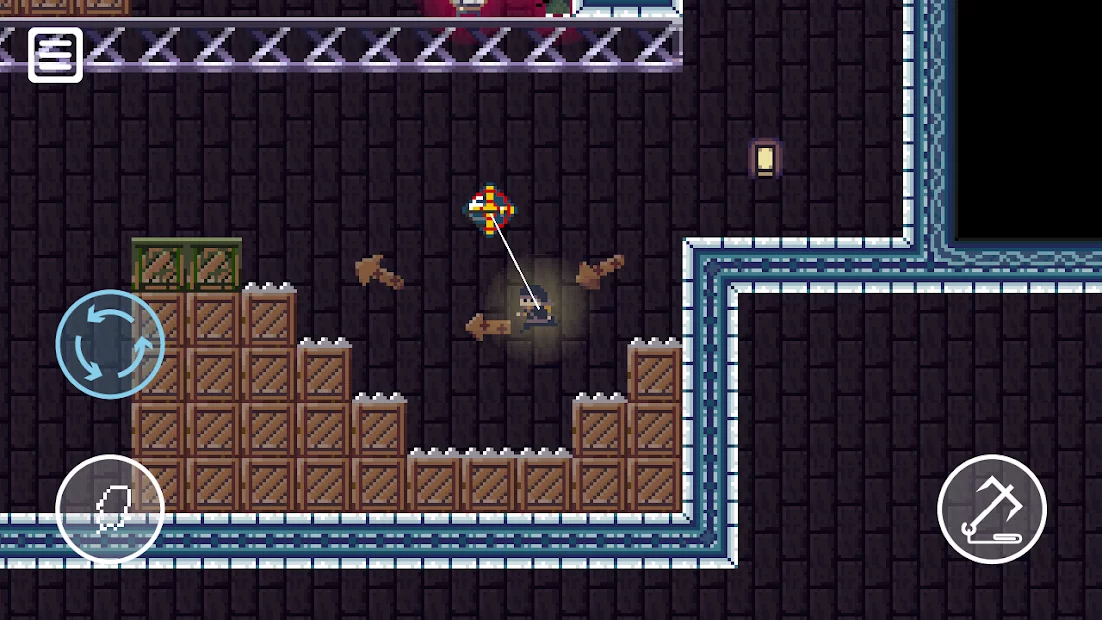Tap the circular arrows swap button
Viewport: 1102px width, 620px height.
(110, 344)
